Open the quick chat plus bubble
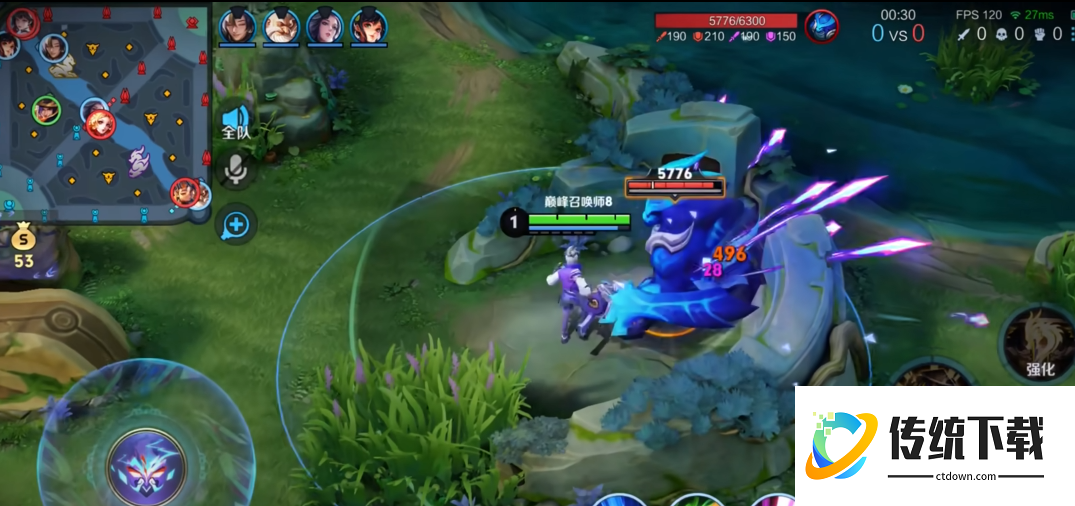 click(x=236, y=224)
